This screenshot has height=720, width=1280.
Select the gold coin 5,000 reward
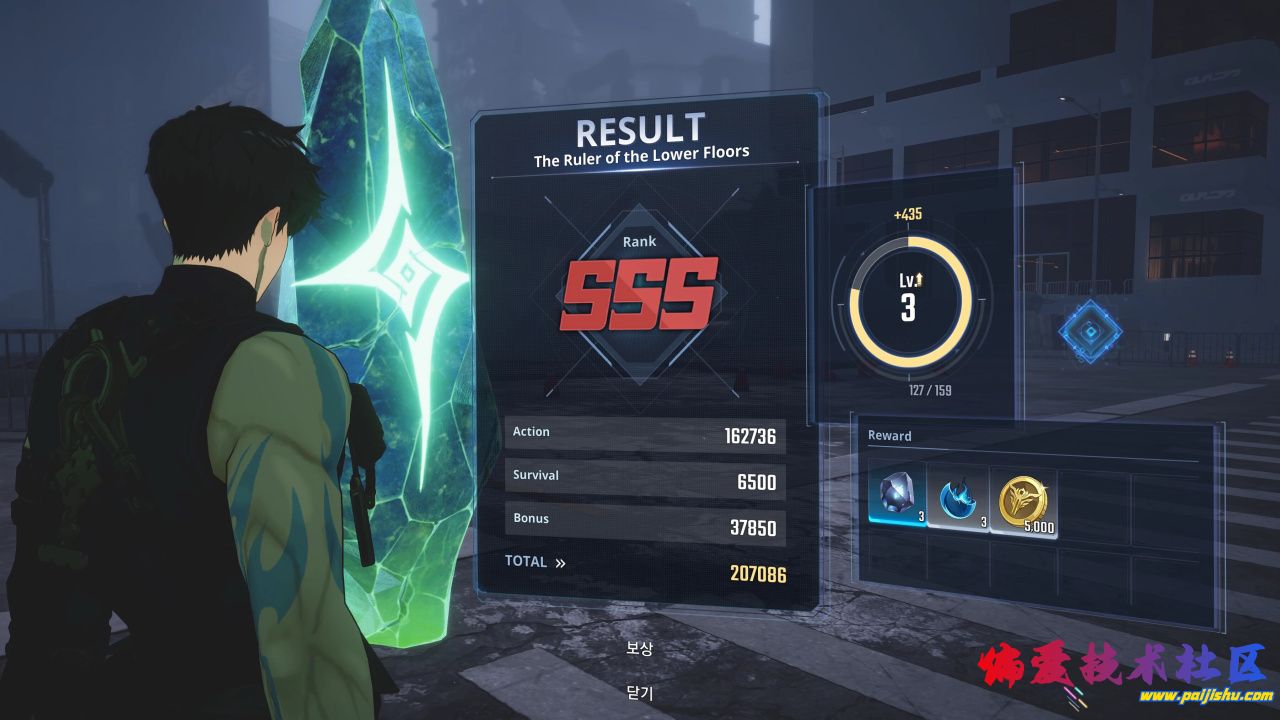(x=1022, y=498)
